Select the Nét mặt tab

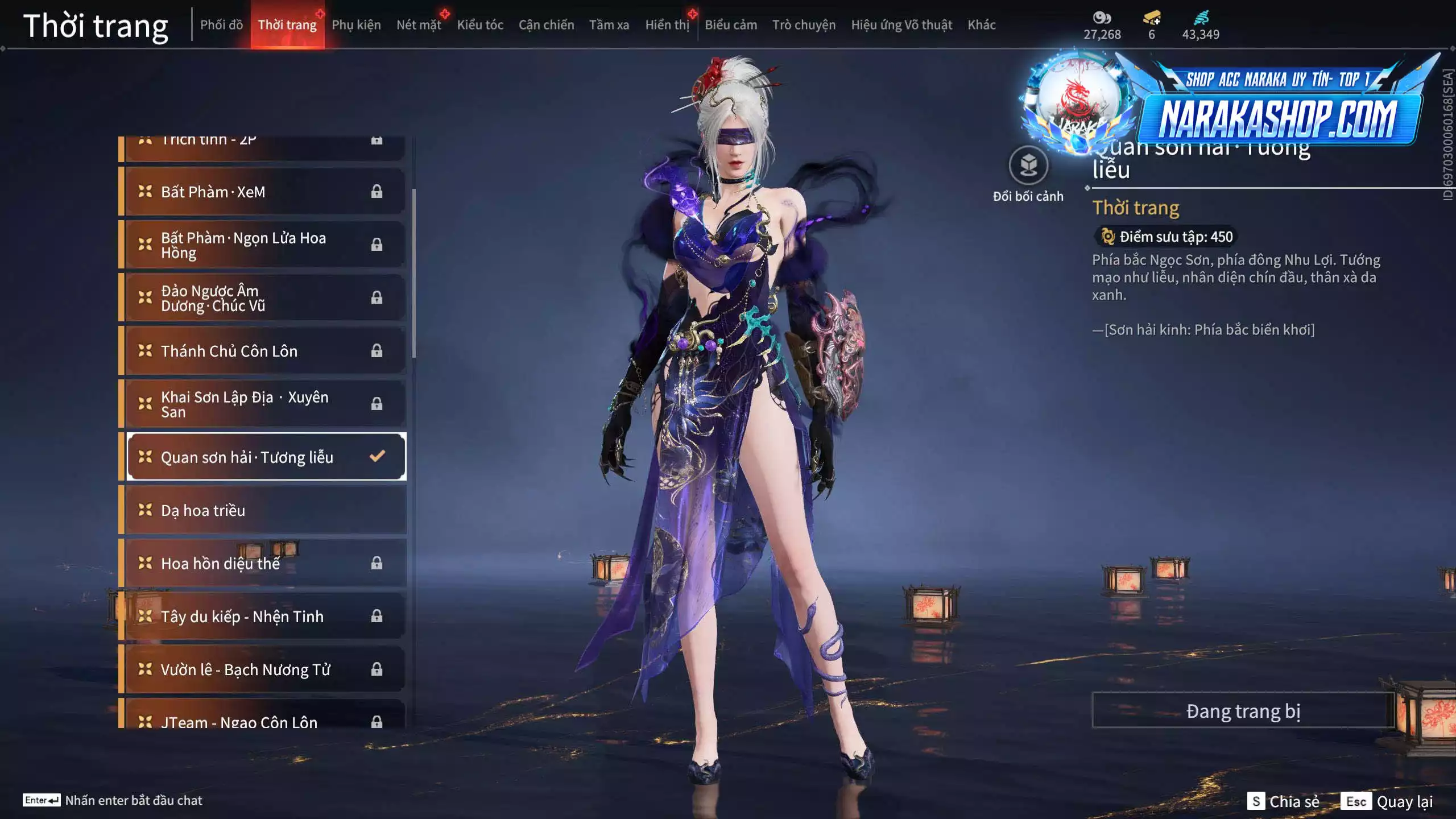pos(419,25)
